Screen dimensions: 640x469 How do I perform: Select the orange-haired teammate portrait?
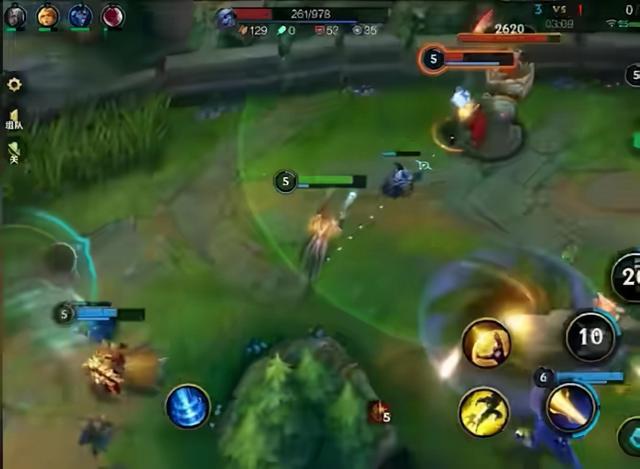(x=48, y=16)
